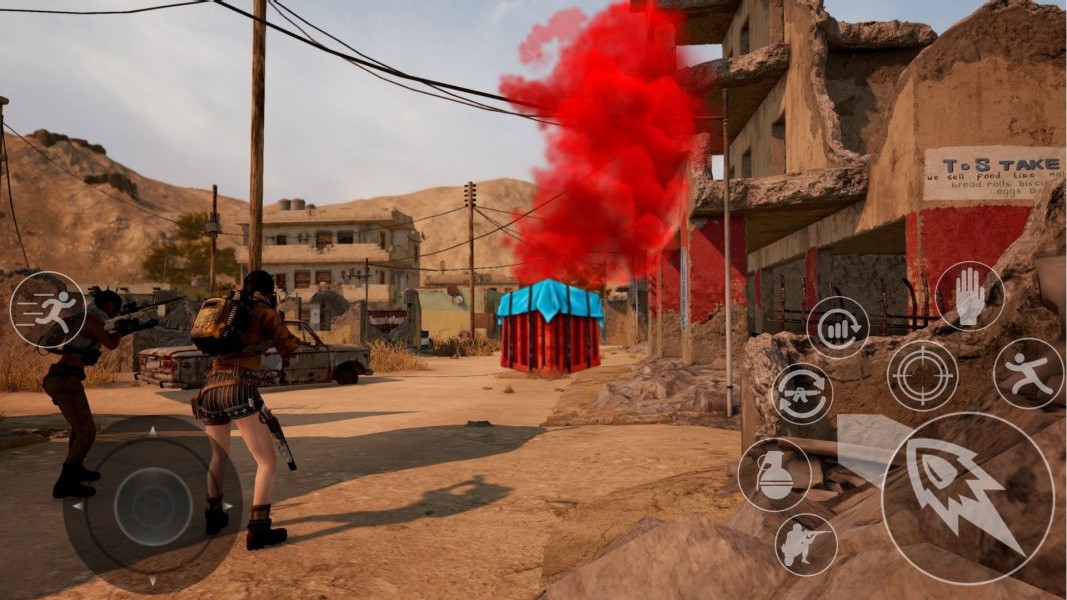1067x600 pixels.
Task: Jump using the leaping figure button
Action: click(x=1028, y=373)
